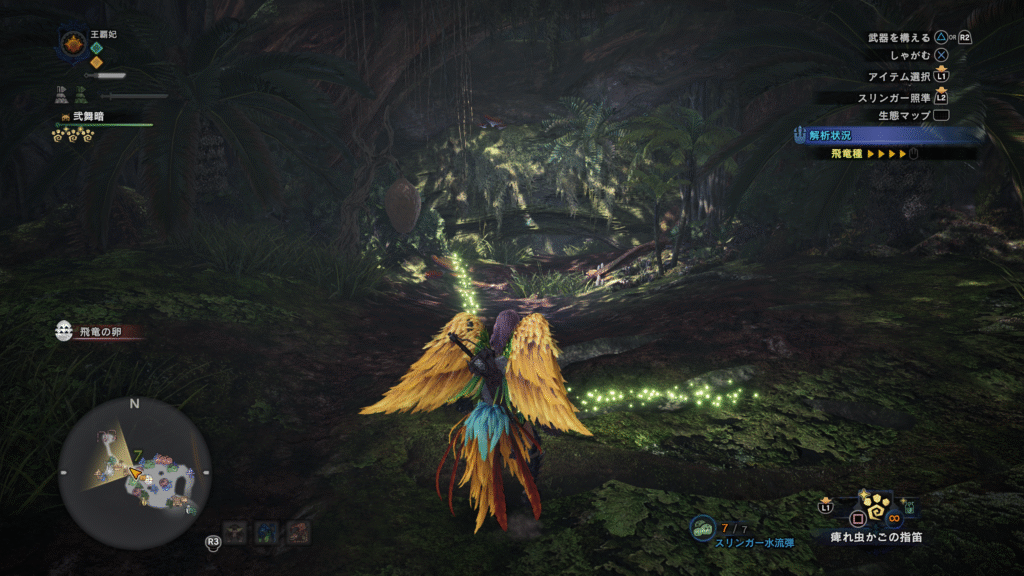Image resolution: width=1024 pixels, height=576 pixels.
Task: Select the red monster icon beside the minimap
Action: pyautogui.click(x=298, y=532)
